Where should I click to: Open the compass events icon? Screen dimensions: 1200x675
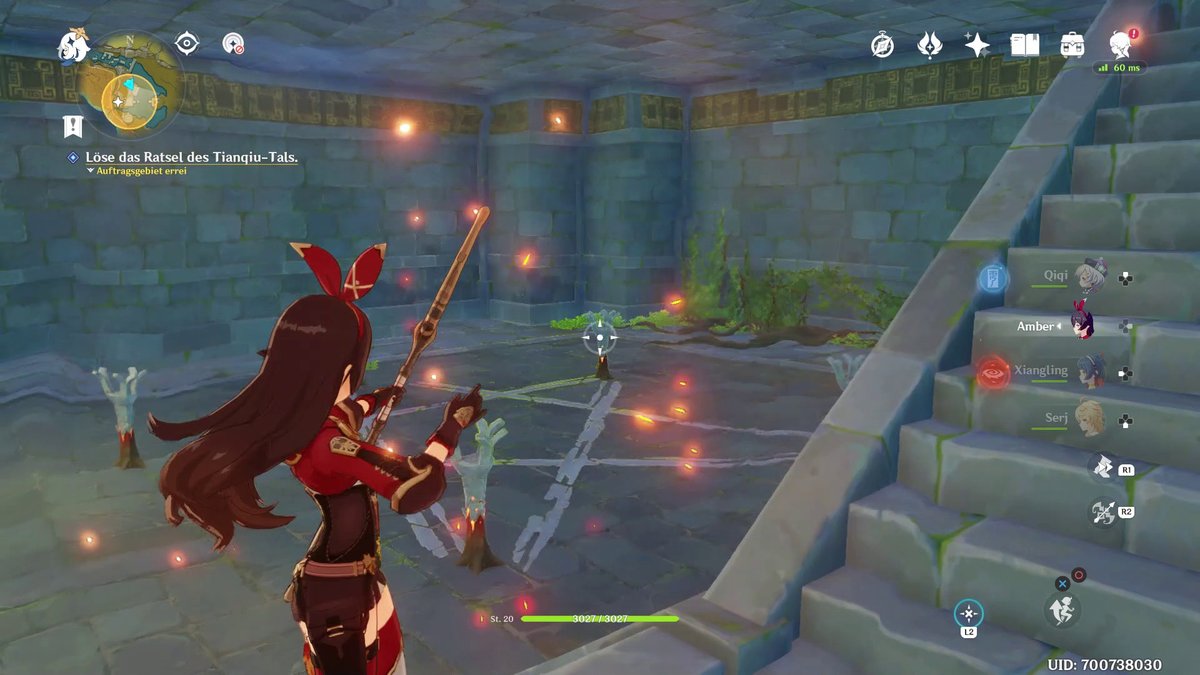click(x=882, y=44)
